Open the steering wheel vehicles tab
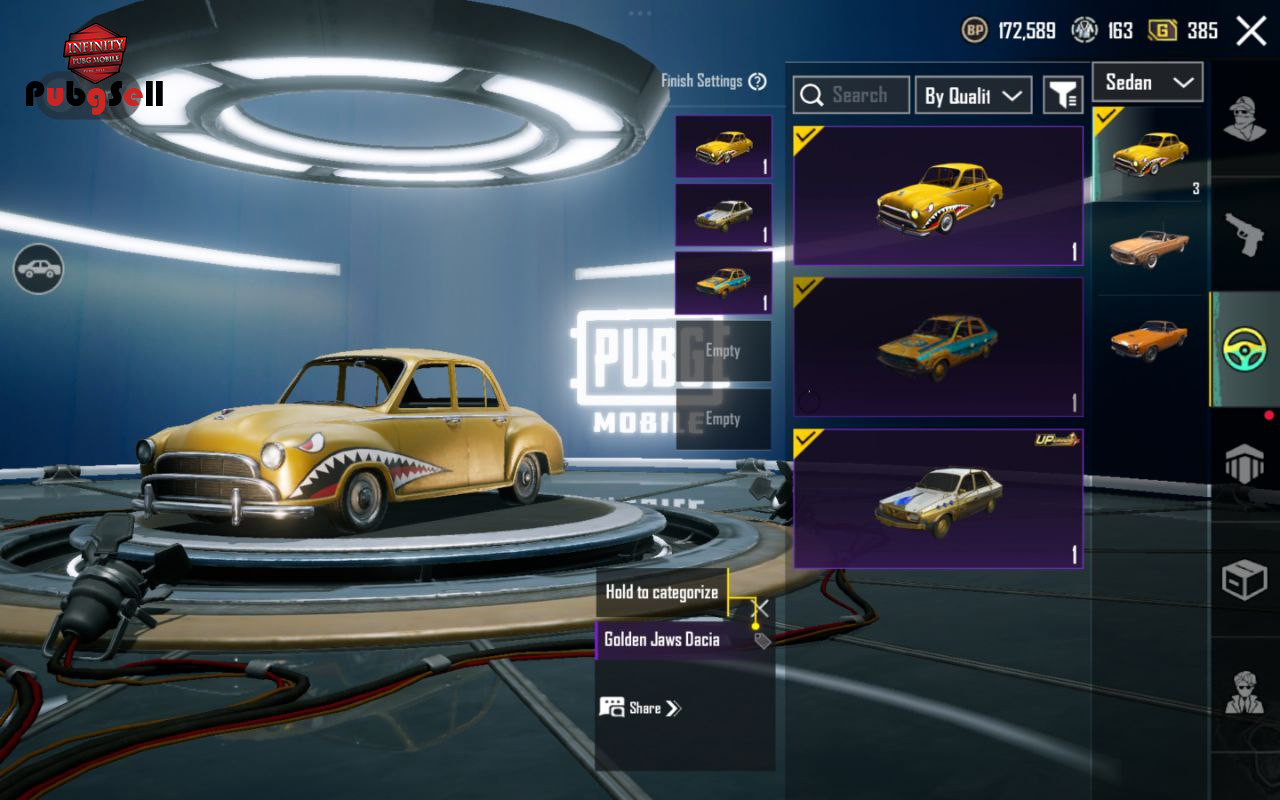Screen dimensions: 1280x800 [x=1245, y=350]
